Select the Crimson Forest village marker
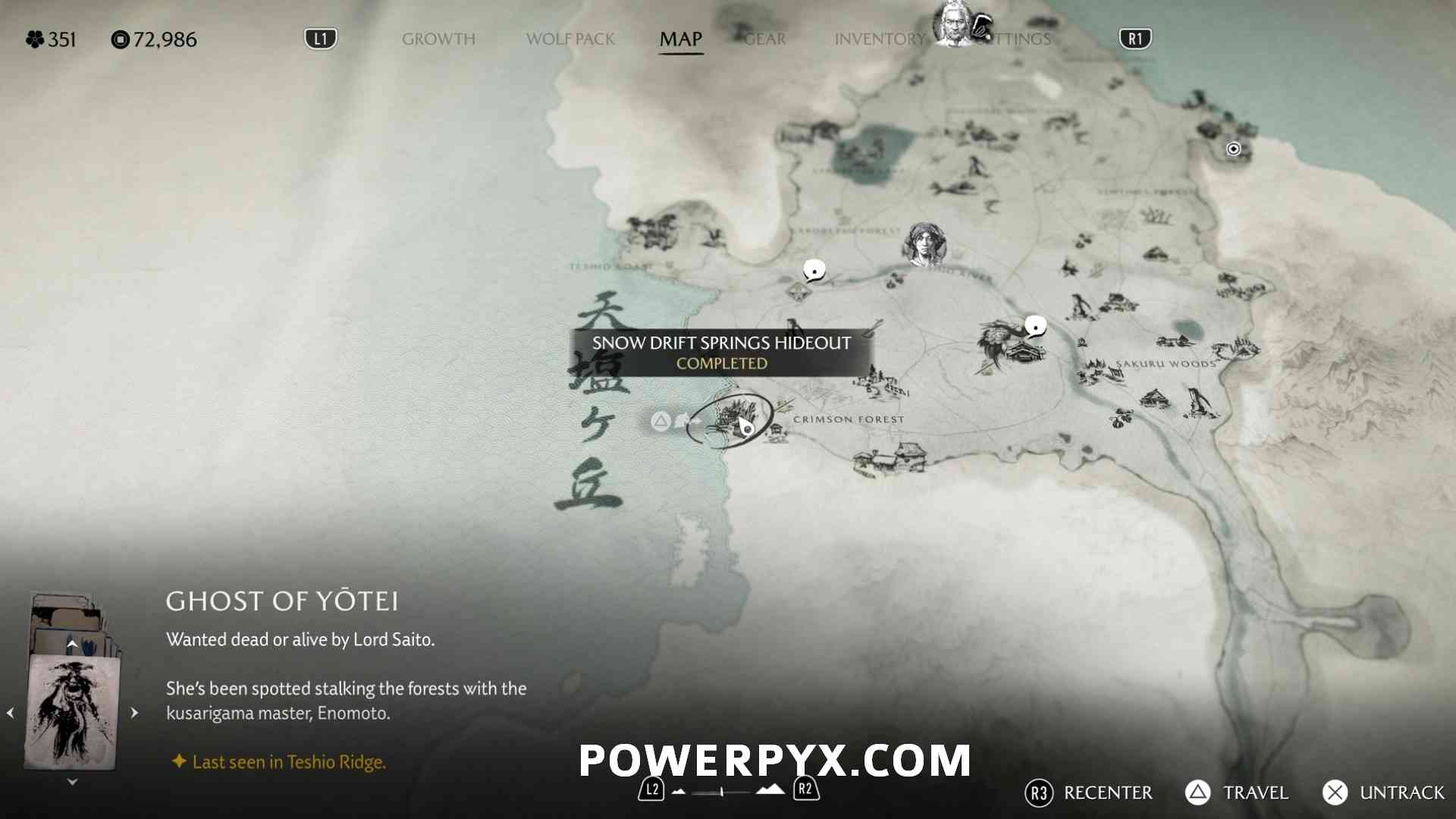Screen dimensions: 1456x819 click(891, 459)
